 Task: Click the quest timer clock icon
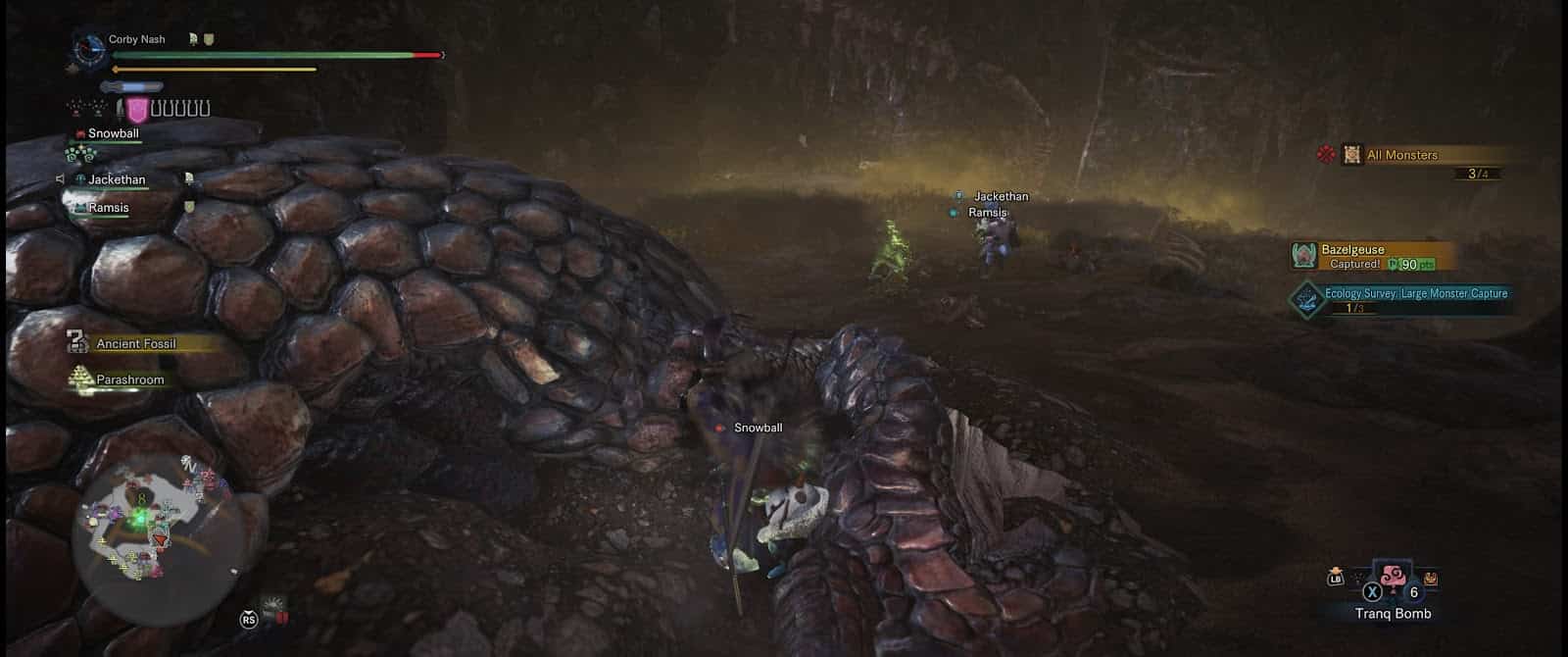pyautogui.click(x=90, y=48)
